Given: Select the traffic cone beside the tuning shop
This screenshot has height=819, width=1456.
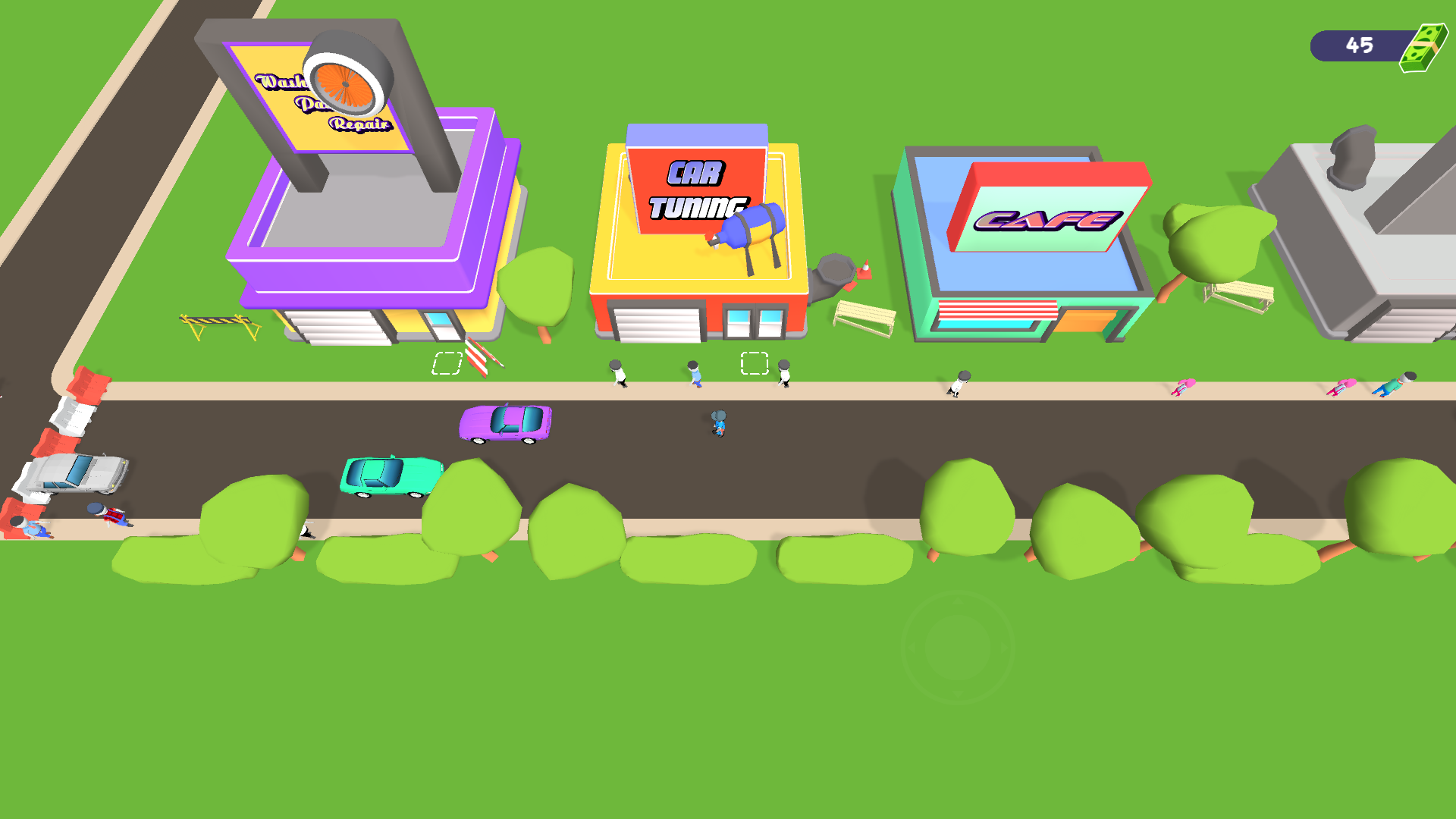Looking at the screenshot, I should point(864,269).
